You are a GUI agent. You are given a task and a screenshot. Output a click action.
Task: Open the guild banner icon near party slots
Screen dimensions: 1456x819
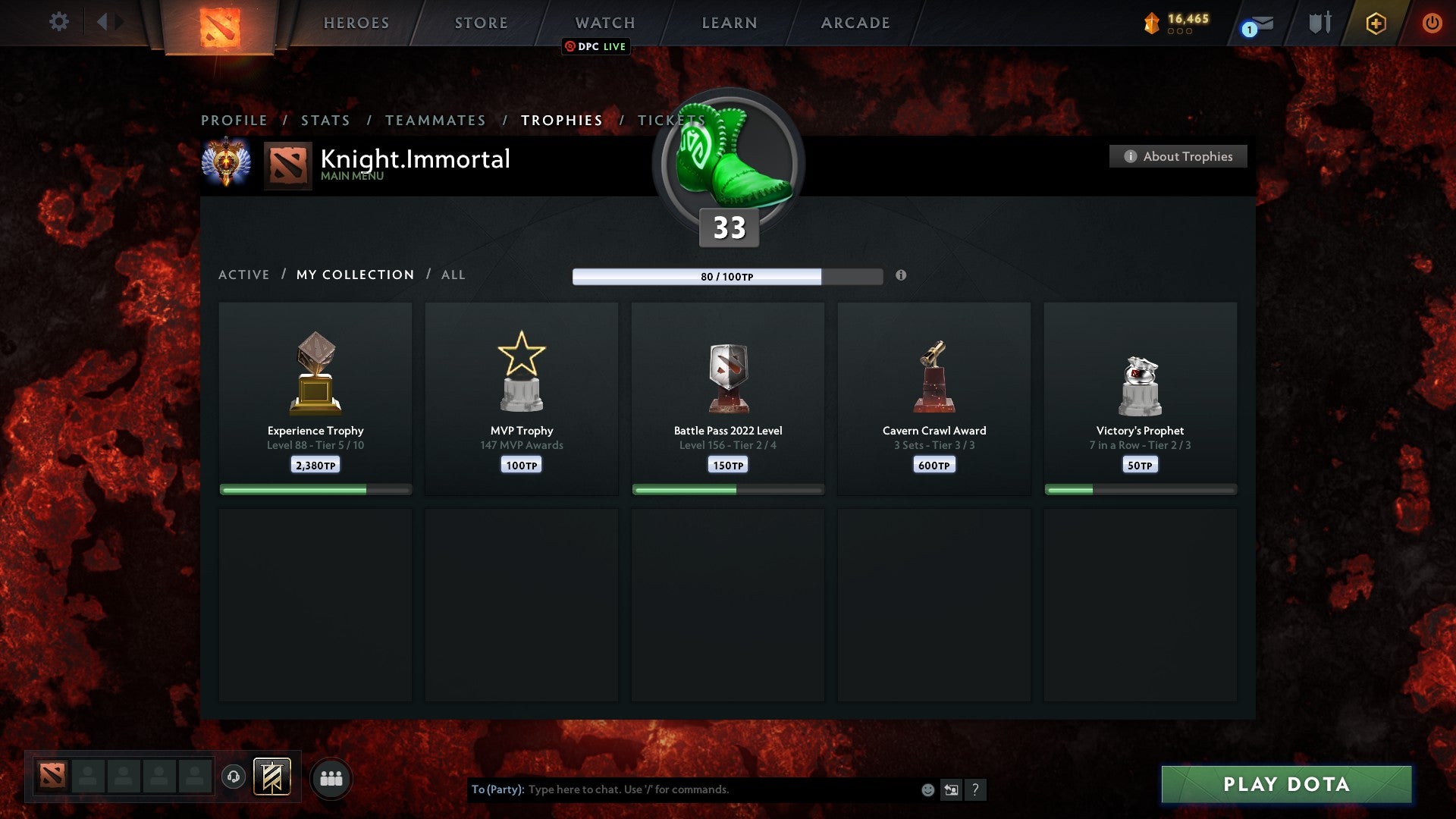click(x=270, y=777)
